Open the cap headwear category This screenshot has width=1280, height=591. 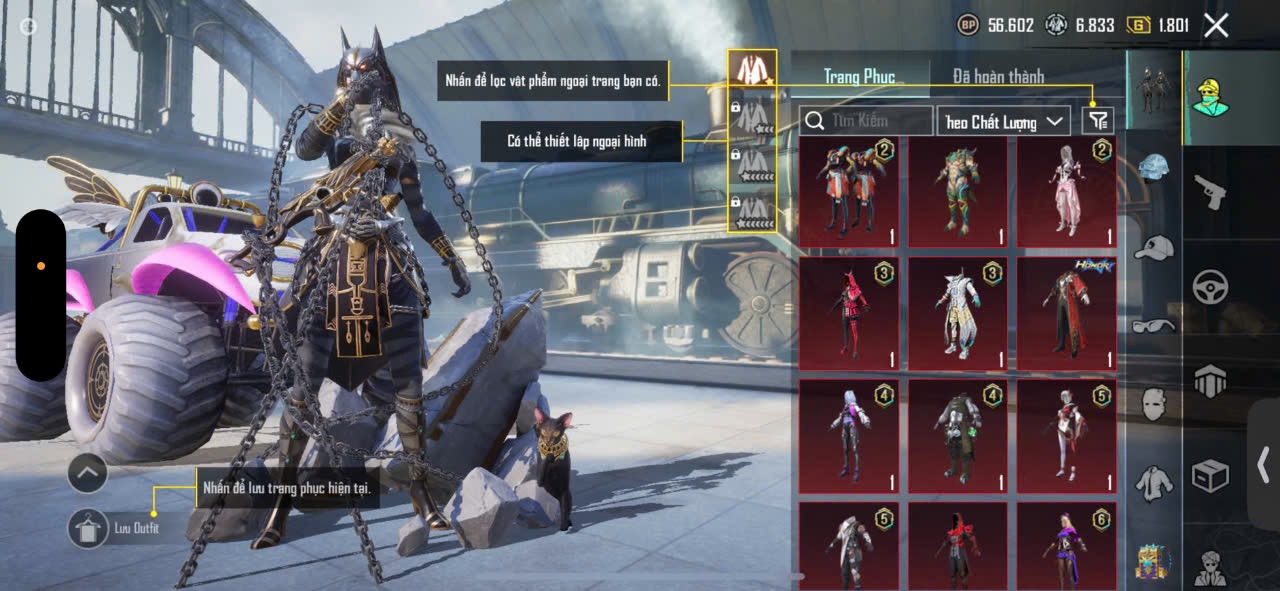point(1154,247)
